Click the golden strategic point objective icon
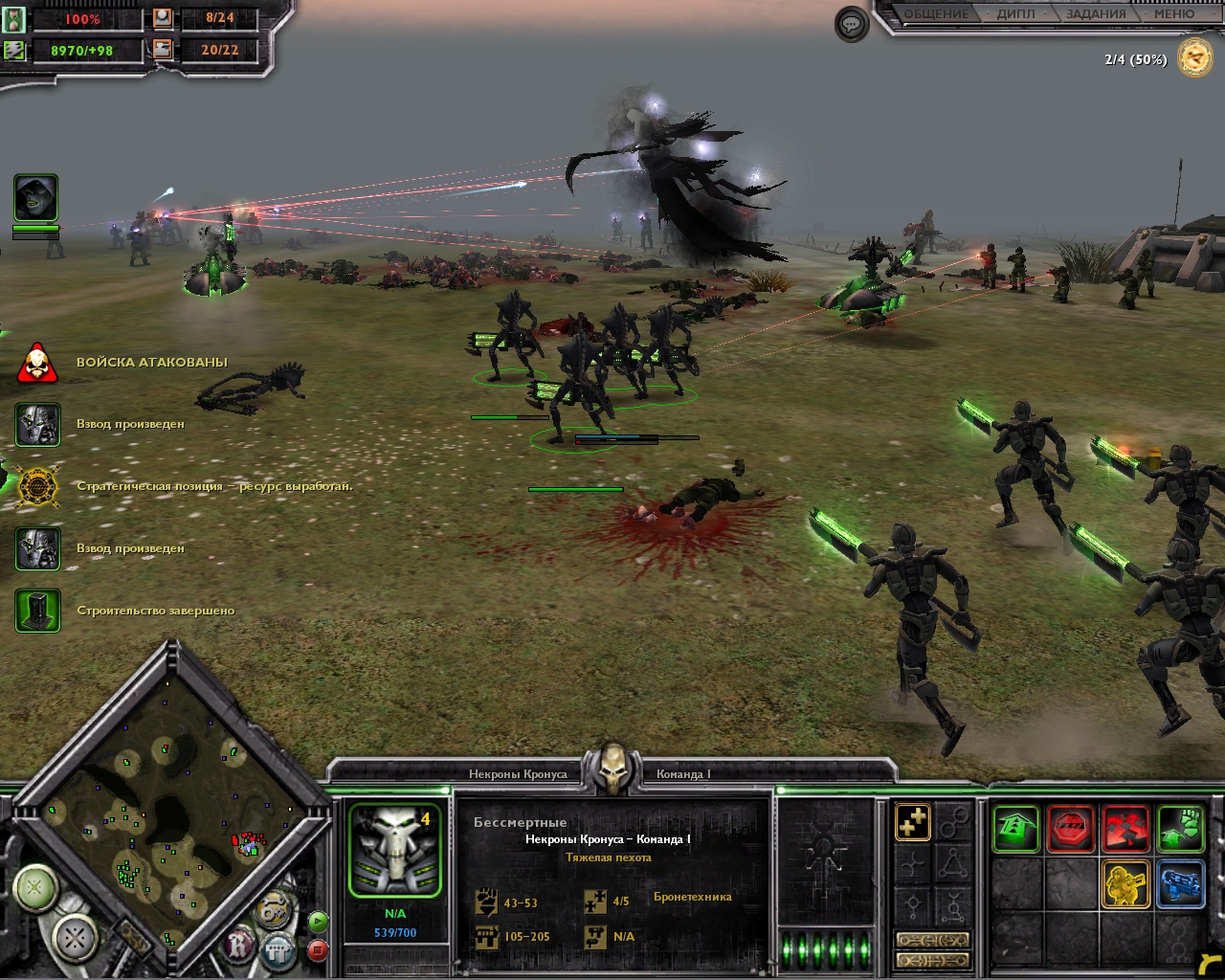Image resolution: width=1225 pixels, height=980 pixels. click(1194, 58)
